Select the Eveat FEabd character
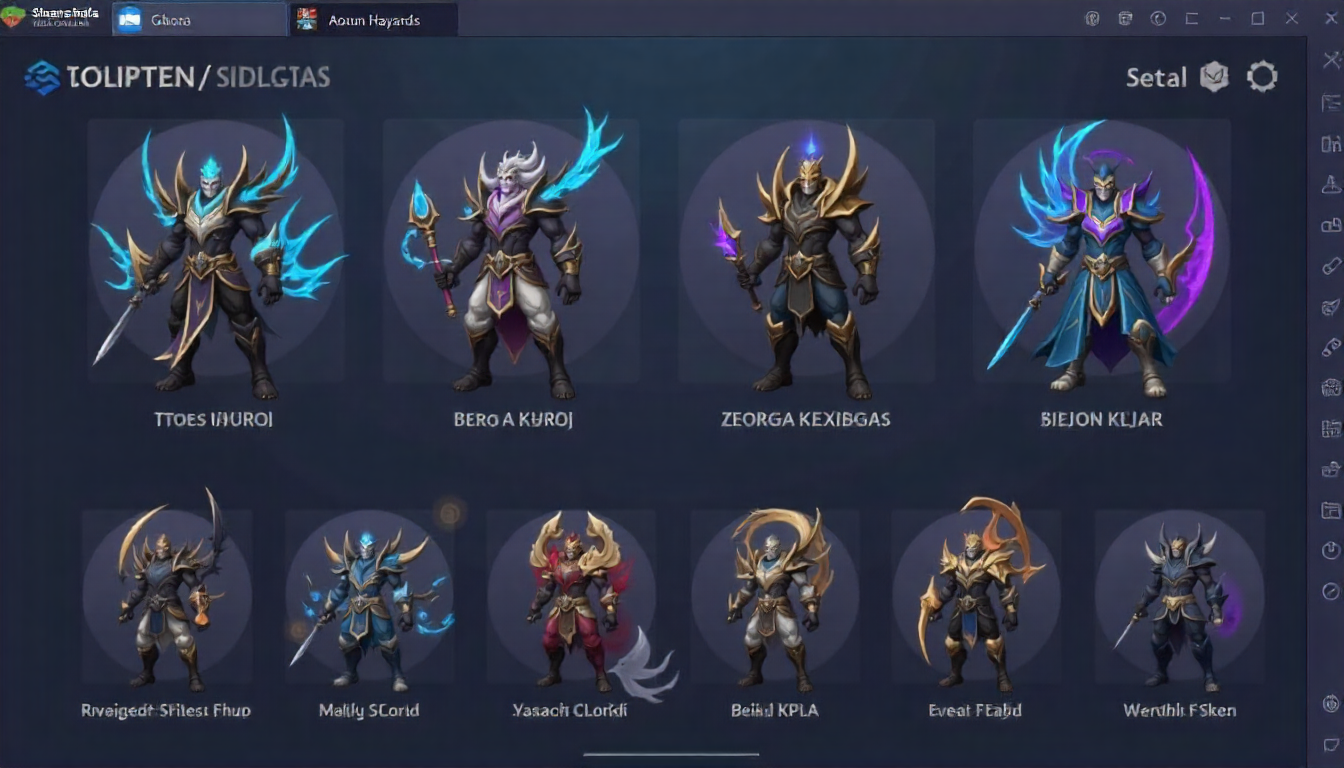This screenshot has height=768, width=1344. 976,598
